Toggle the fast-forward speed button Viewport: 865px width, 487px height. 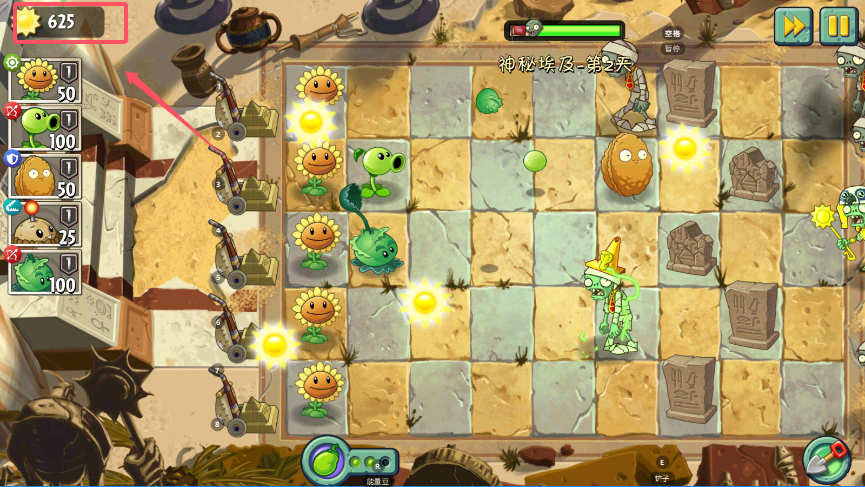point(792,25)
